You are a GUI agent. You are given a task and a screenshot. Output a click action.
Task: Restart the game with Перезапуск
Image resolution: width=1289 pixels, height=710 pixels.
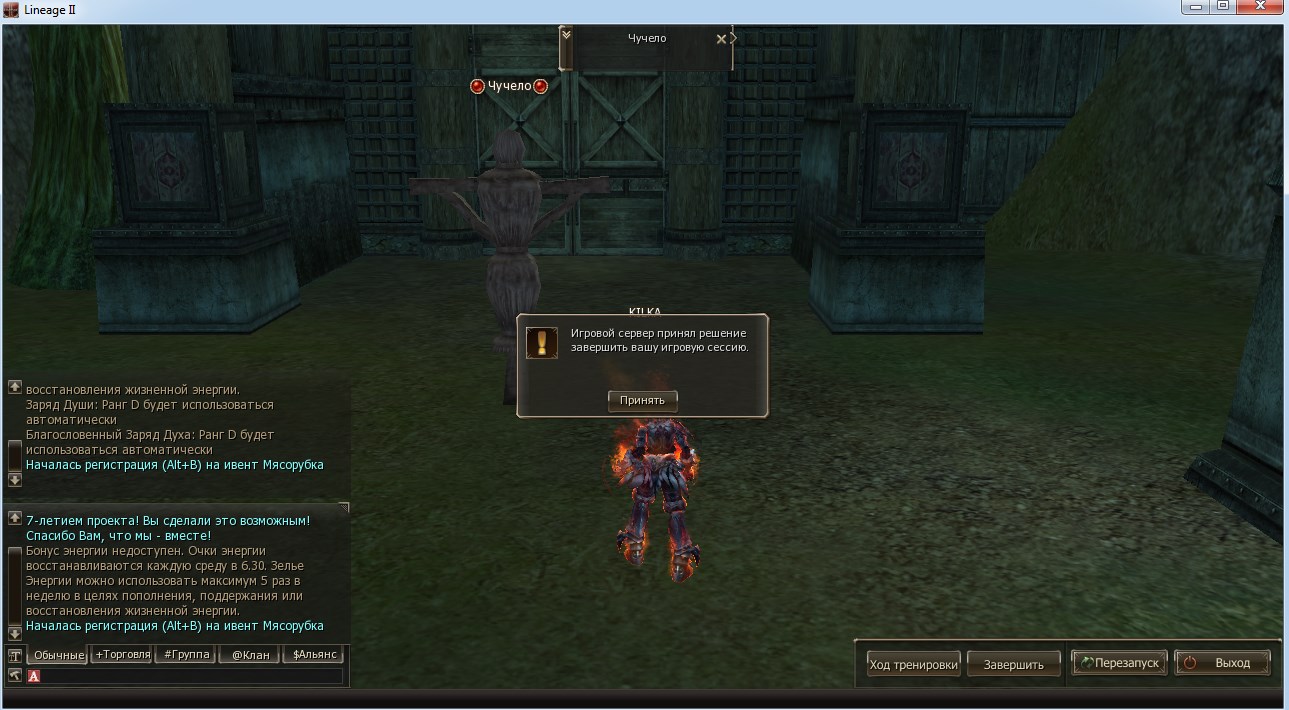[1119, 663]
